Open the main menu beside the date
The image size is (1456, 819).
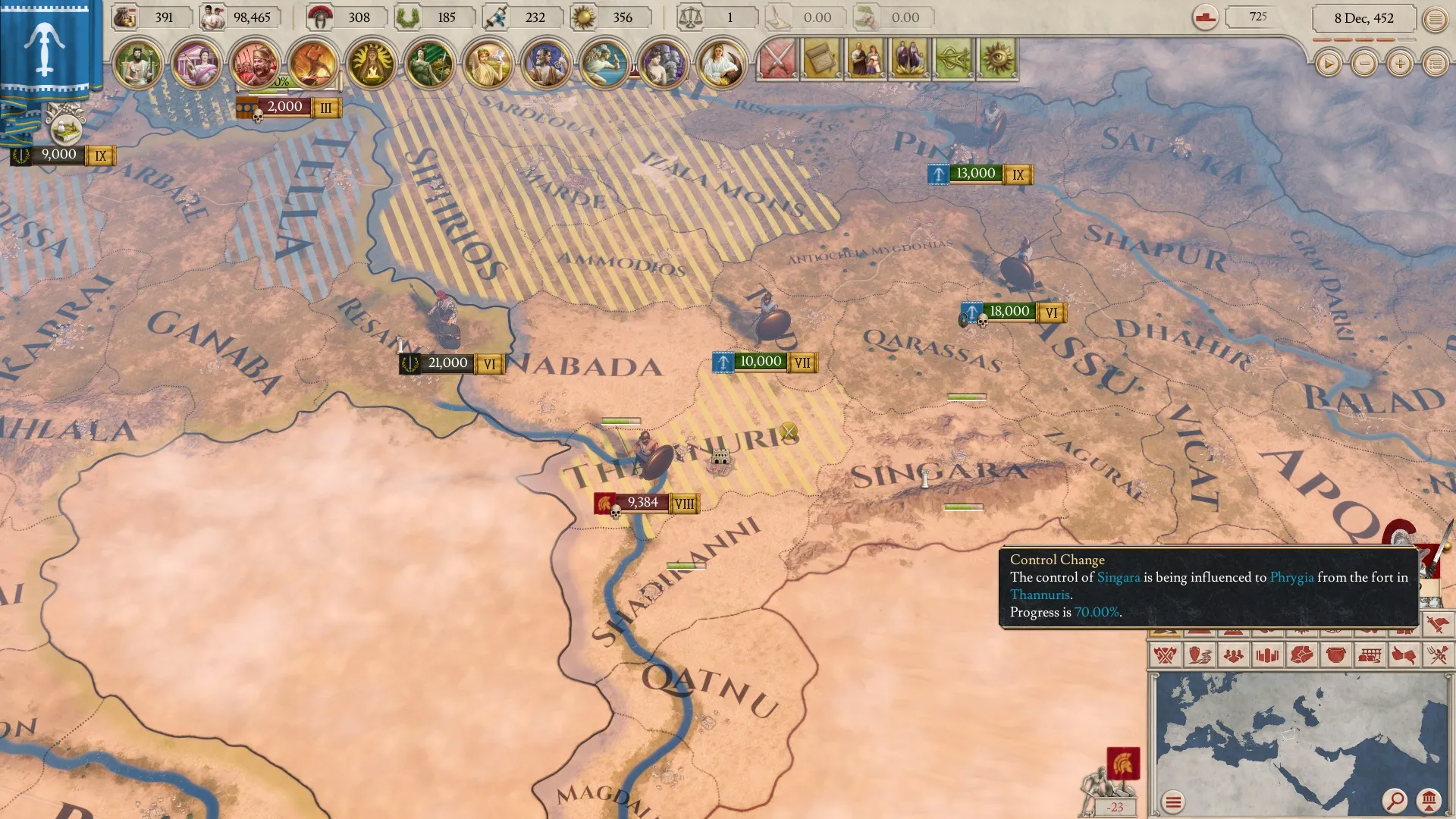pyautogui.click(x=1435, y=19)
